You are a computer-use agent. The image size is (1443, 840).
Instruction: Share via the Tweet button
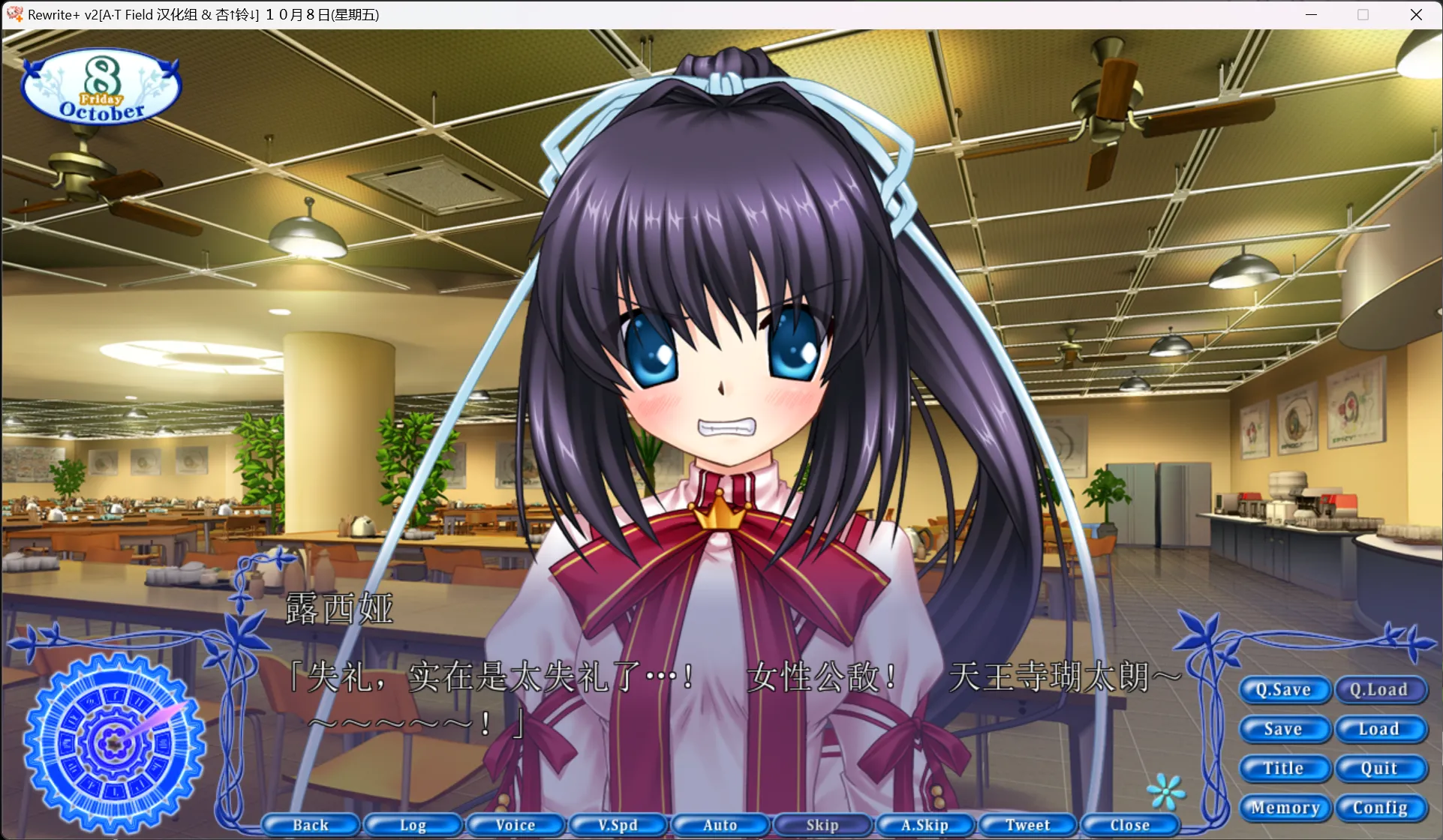pos(1028,824)
